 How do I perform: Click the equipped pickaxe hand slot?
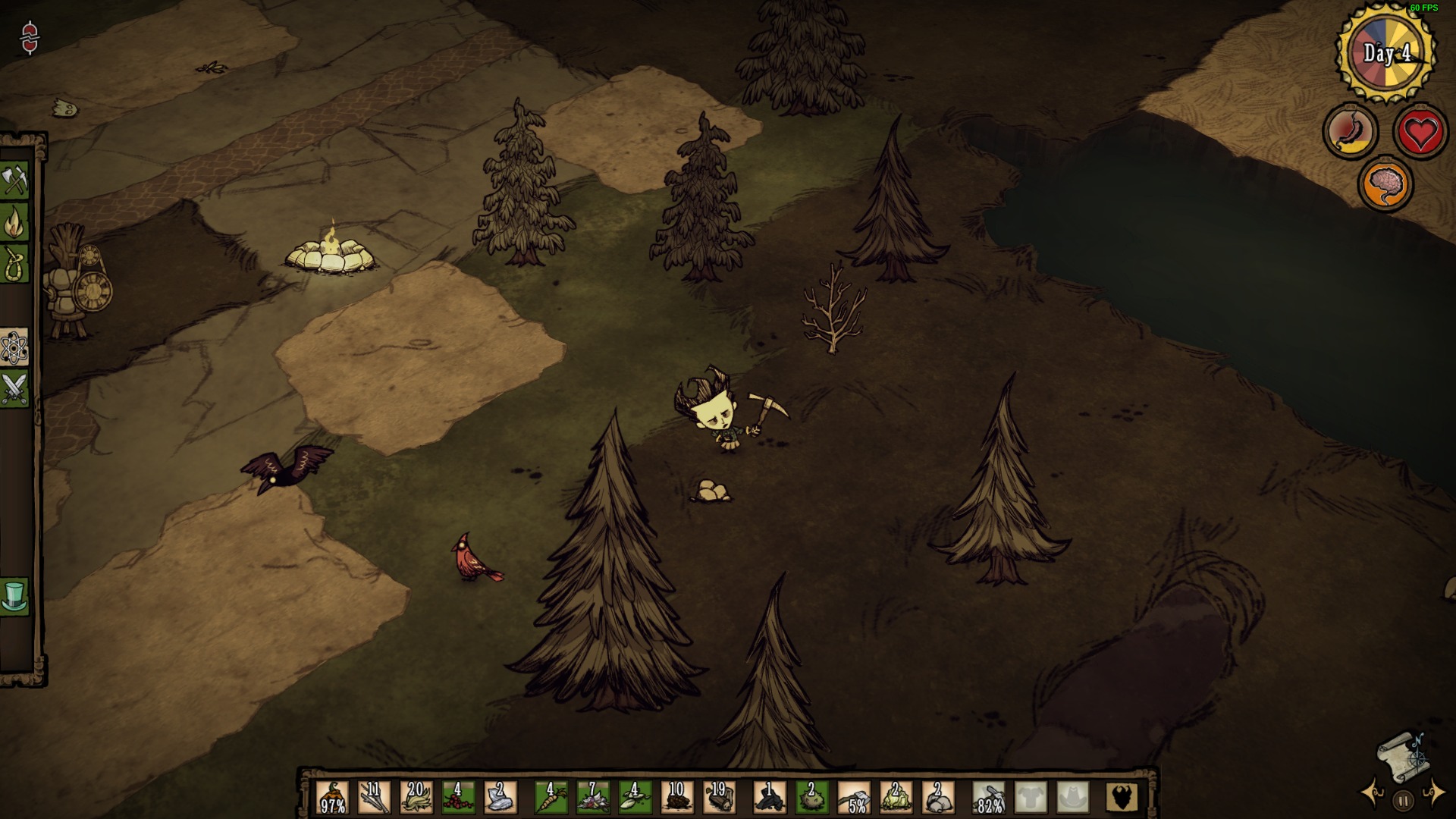989,798
